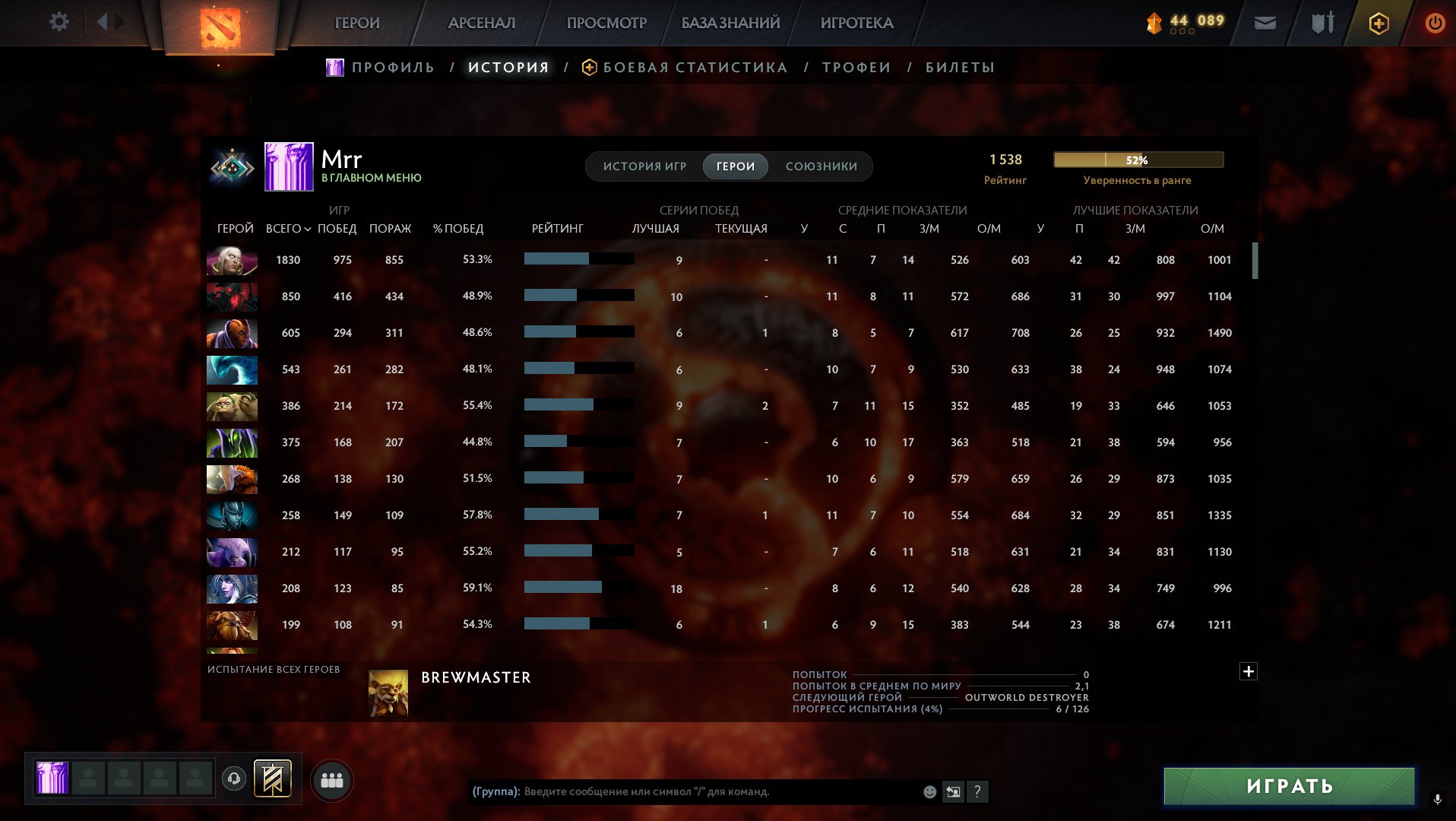Click the armory sword and shield icon
Image resolution: width=1456 pixels, height=821 pixels.
click(x=1321, y=23)
